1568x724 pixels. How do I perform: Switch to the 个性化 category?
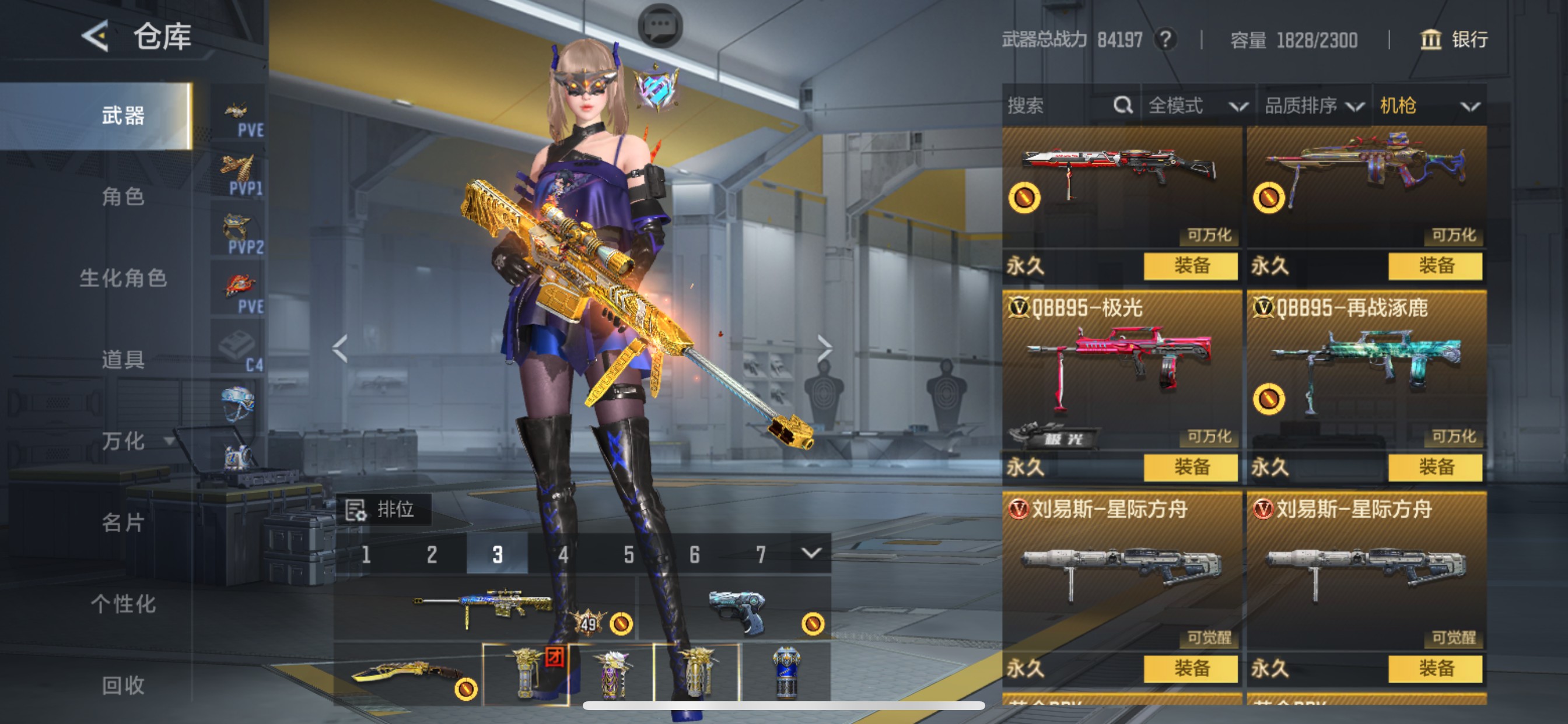[x=123, y=603]
